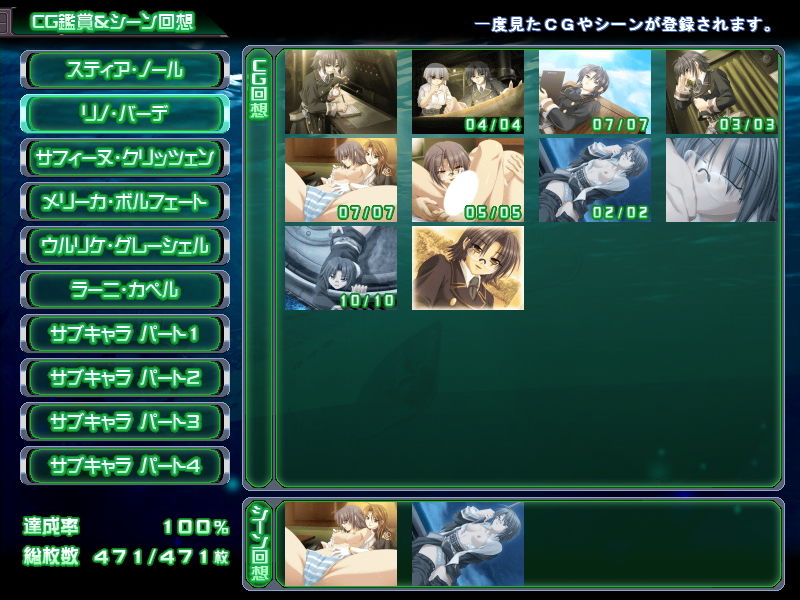800x600 pixels.
Task: Select the ラーニ・カペル entry
Action: 125,290
